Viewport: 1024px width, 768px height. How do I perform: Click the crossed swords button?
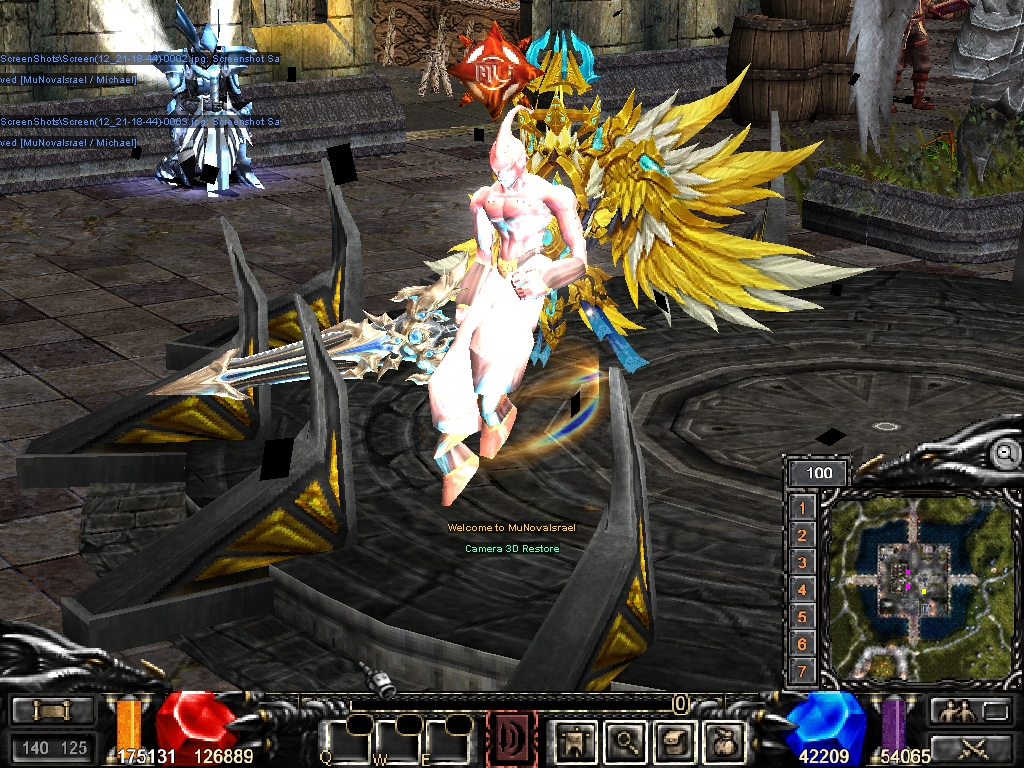(970, 745)
